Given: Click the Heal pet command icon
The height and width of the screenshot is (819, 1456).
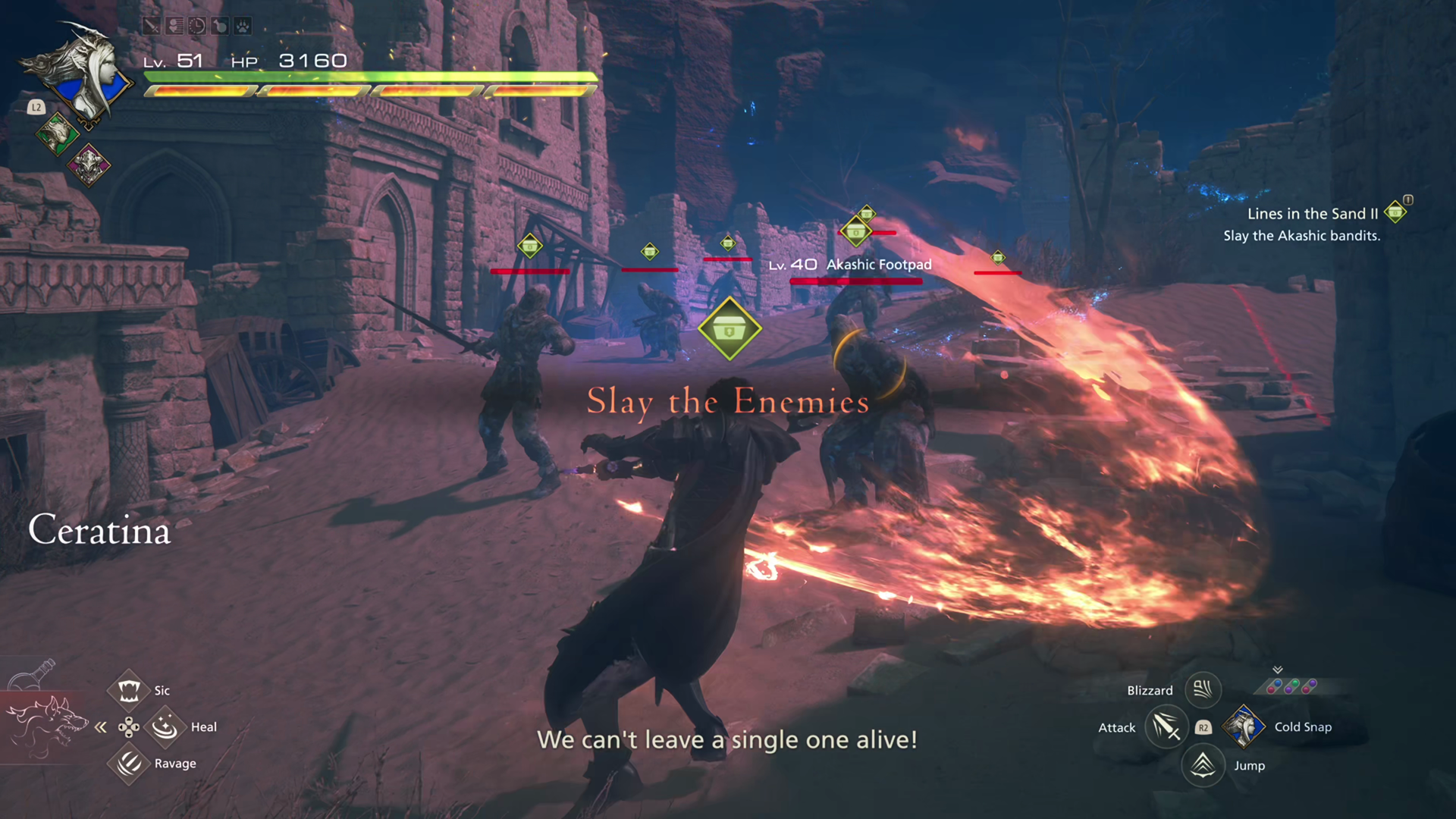Looking at the screenshot, I should pos(165,726).
